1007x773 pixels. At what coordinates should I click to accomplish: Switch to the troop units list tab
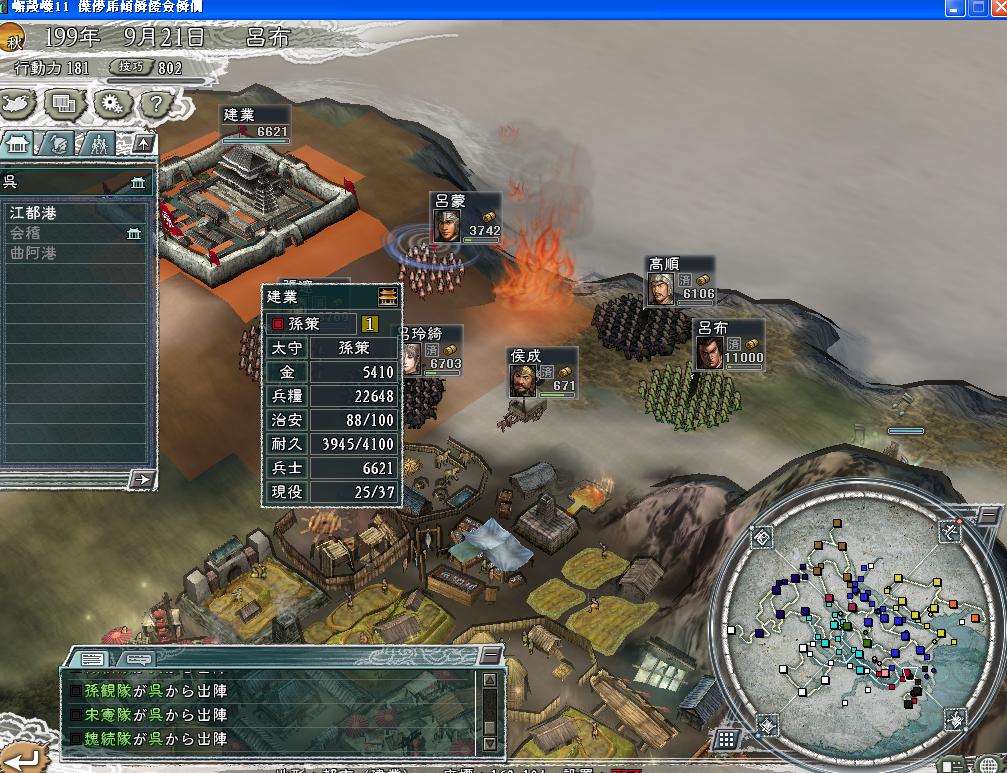98,143
